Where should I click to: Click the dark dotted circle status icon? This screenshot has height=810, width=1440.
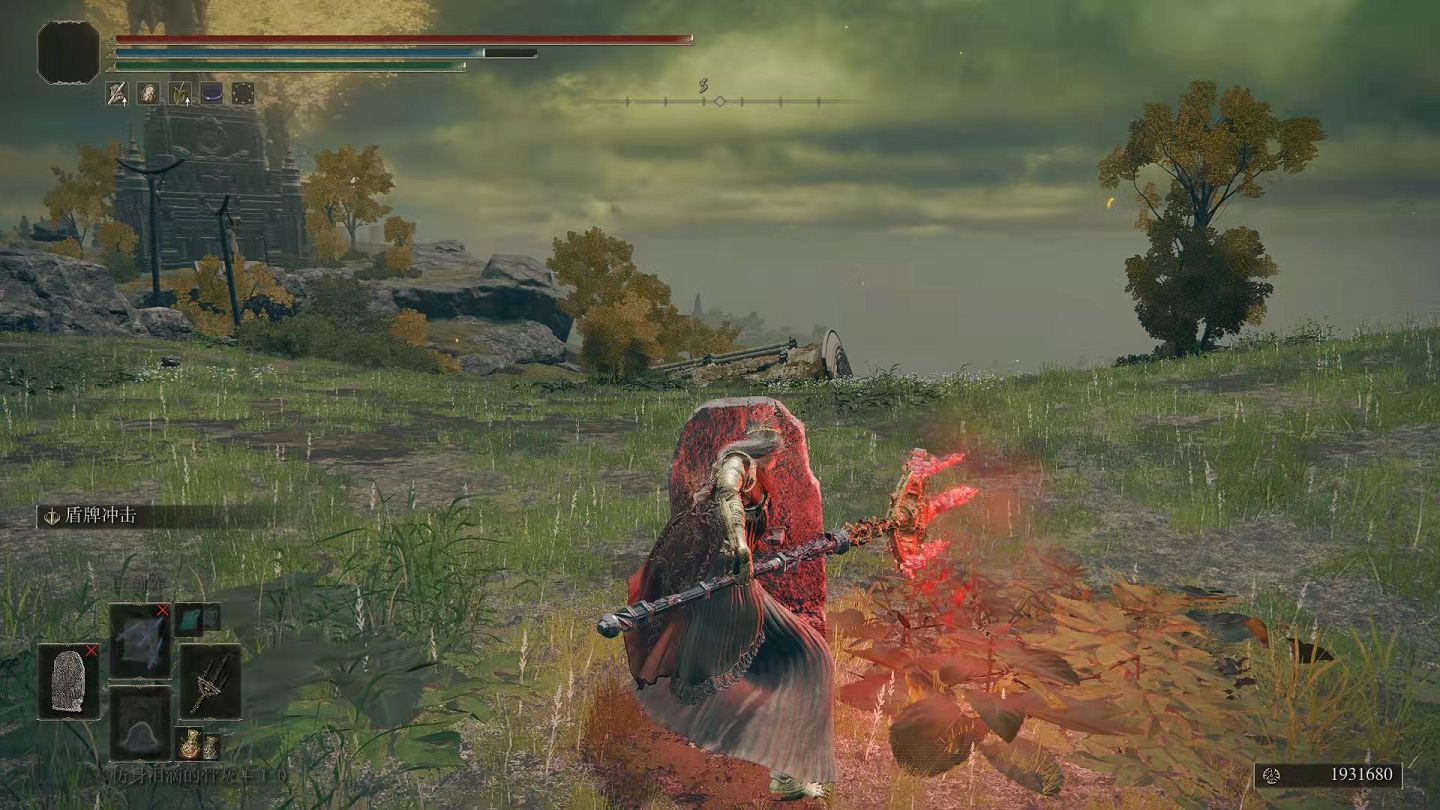243,94
